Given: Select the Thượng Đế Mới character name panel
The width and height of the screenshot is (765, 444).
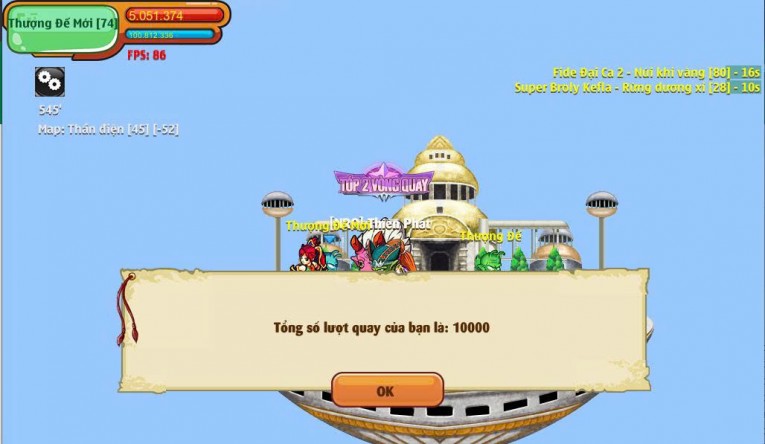Looking at the screenshot, I should [x=63, y=25].
